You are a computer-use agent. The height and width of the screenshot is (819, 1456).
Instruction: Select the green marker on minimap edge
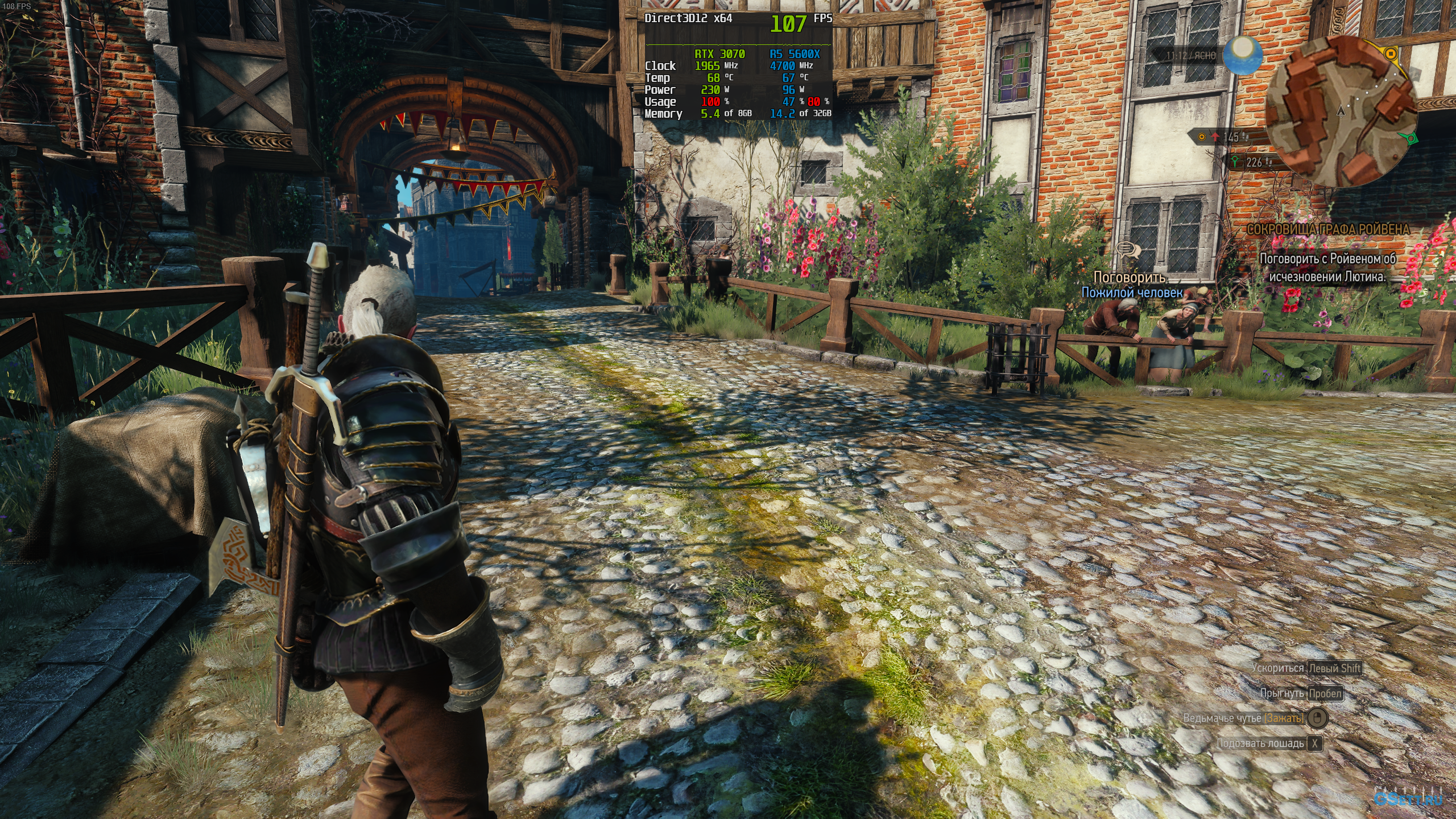1409,138
